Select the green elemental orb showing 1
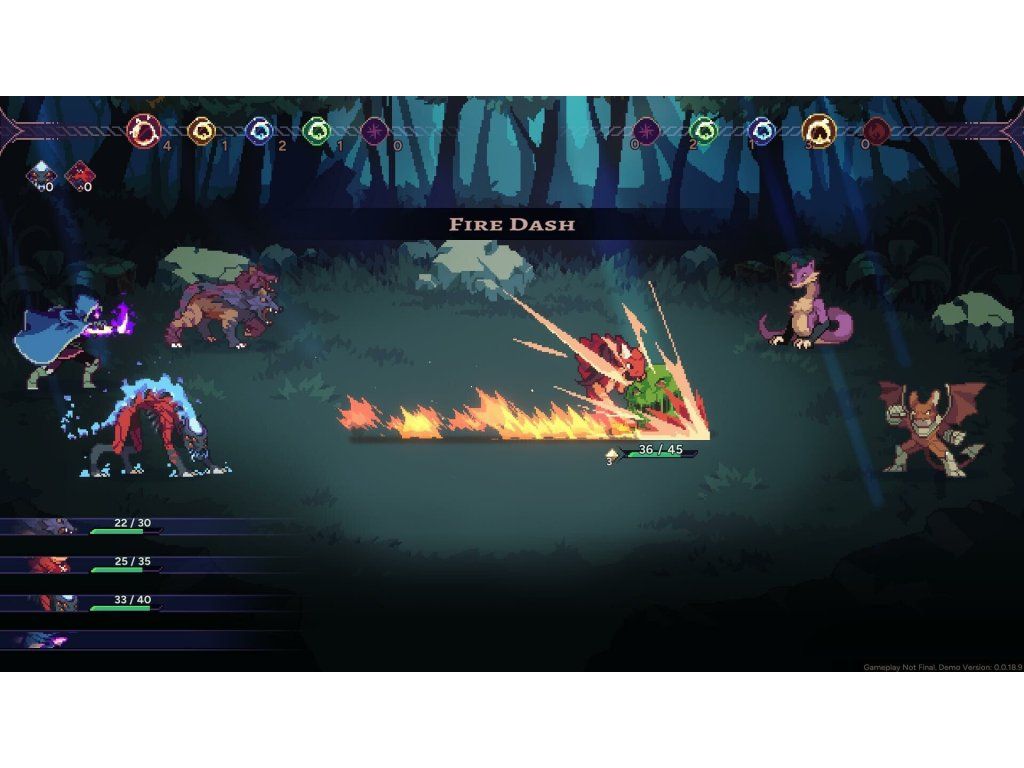Screen dimensions: 1024x768 click(316, 130)
